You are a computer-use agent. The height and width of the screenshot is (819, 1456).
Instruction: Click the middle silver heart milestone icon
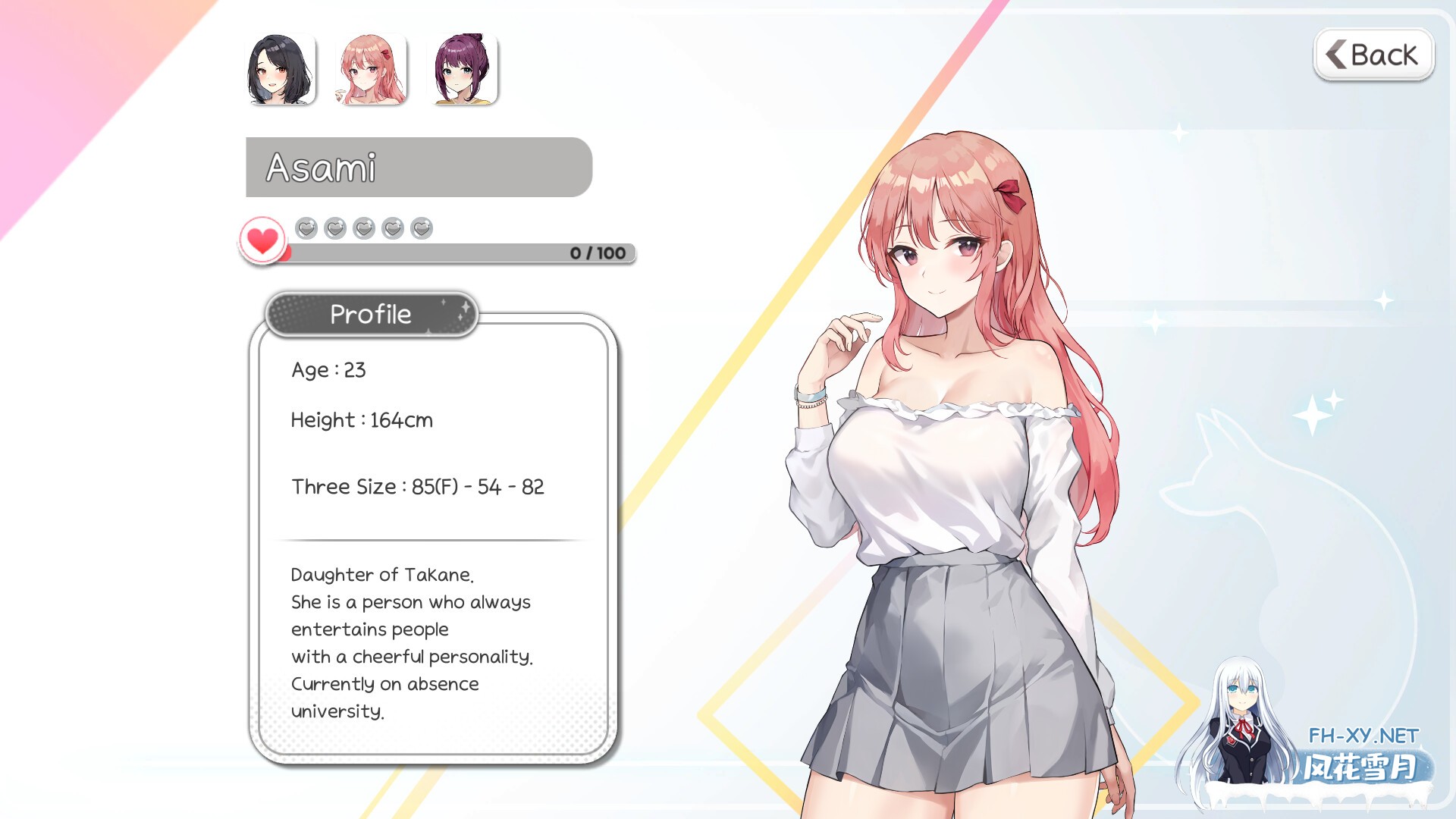point(362,227)
